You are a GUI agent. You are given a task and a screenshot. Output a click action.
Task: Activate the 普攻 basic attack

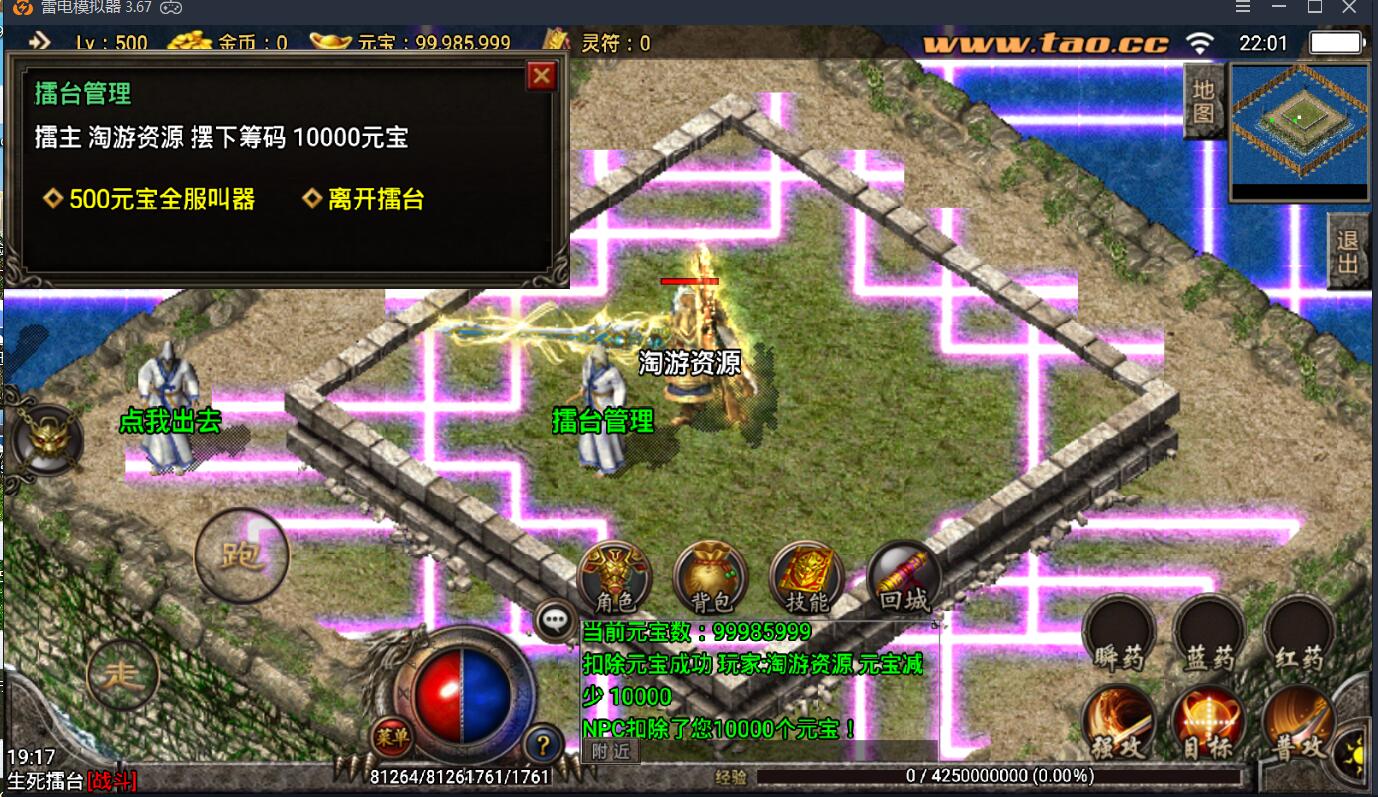(x=1298, y=724)
